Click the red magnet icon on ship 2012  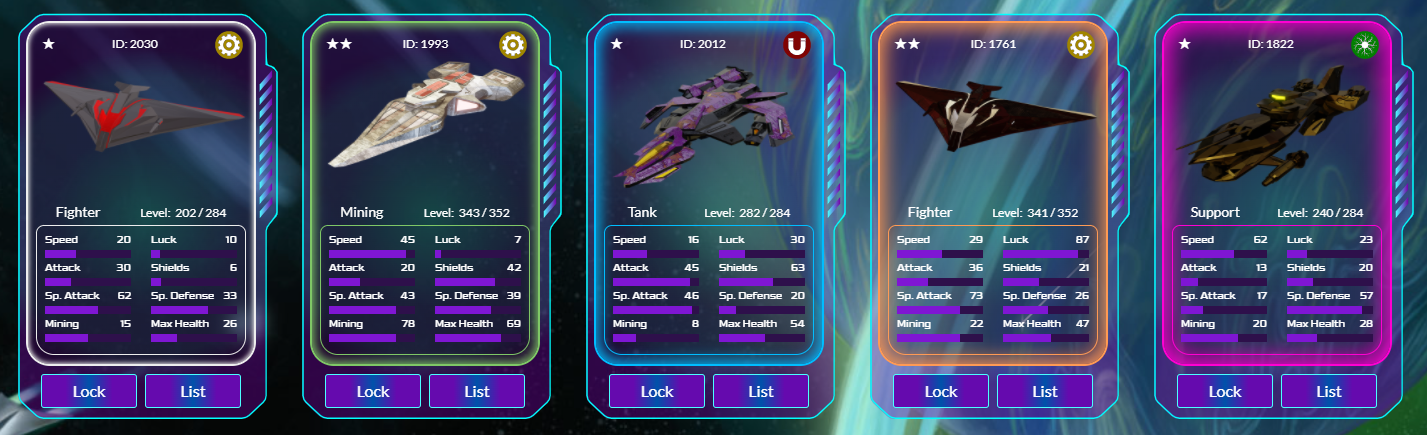pos(797,45)
